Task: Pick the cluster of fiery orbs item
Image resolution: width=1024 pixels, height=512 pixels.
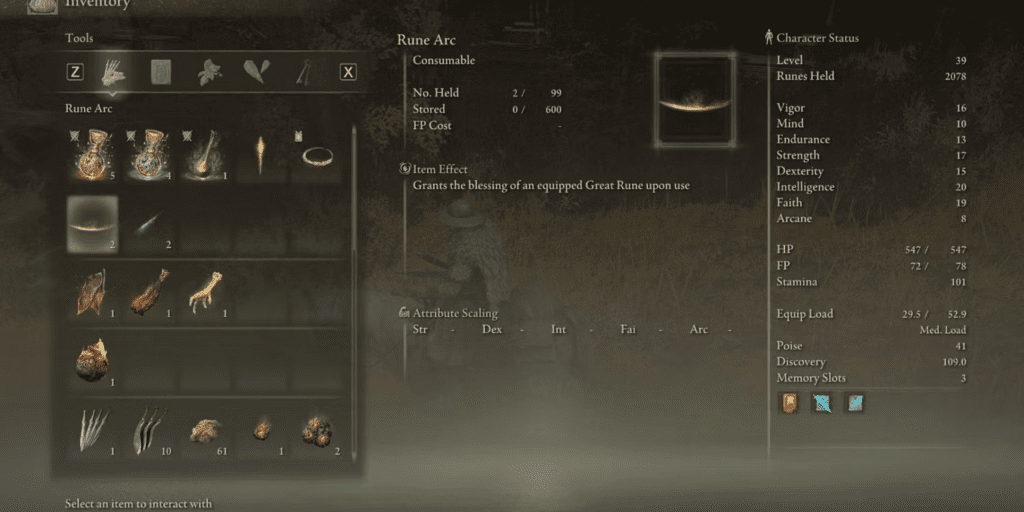Action: (x=320, y=430)
